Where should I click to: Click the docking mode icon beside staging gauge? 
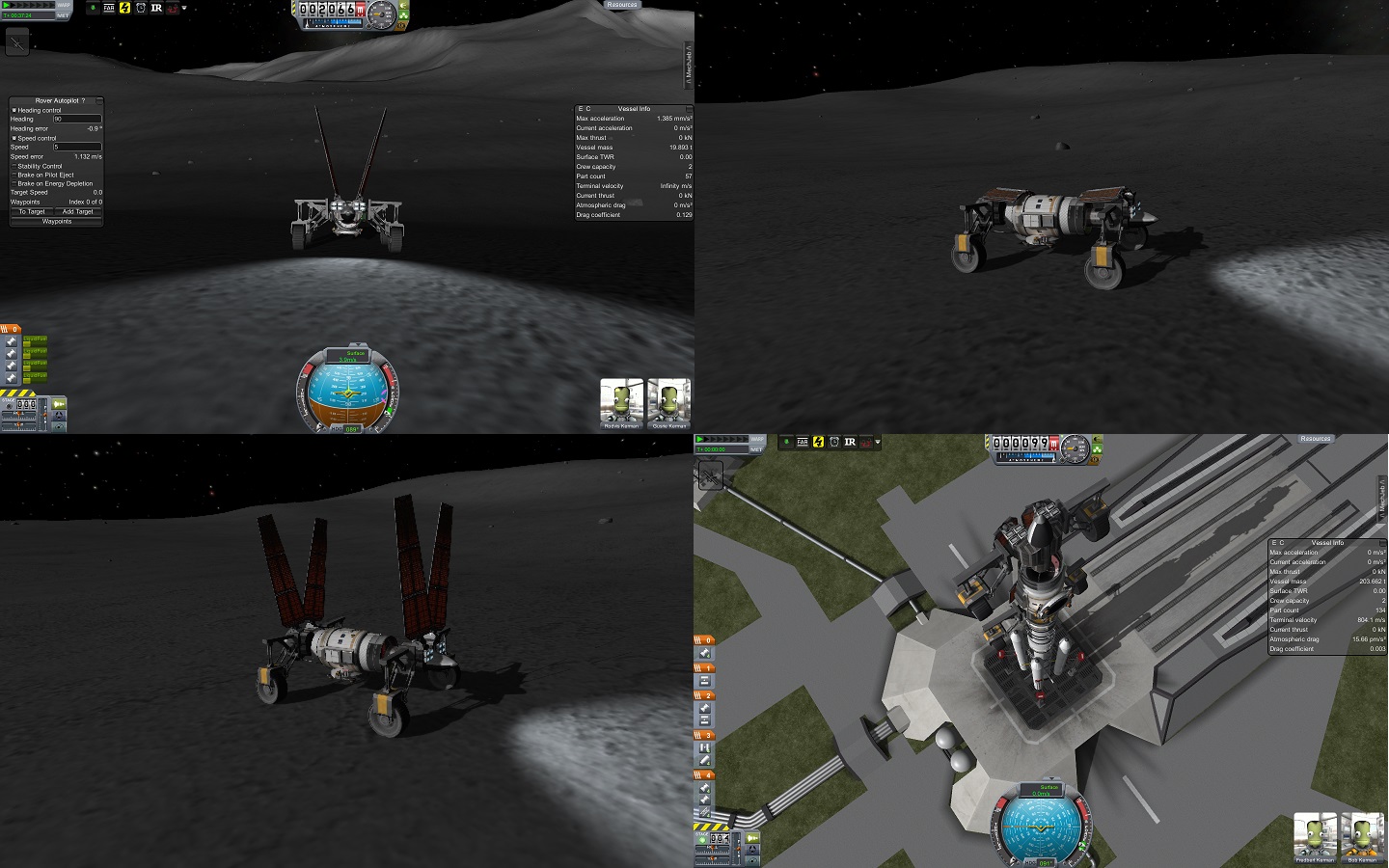click(59, 415)
